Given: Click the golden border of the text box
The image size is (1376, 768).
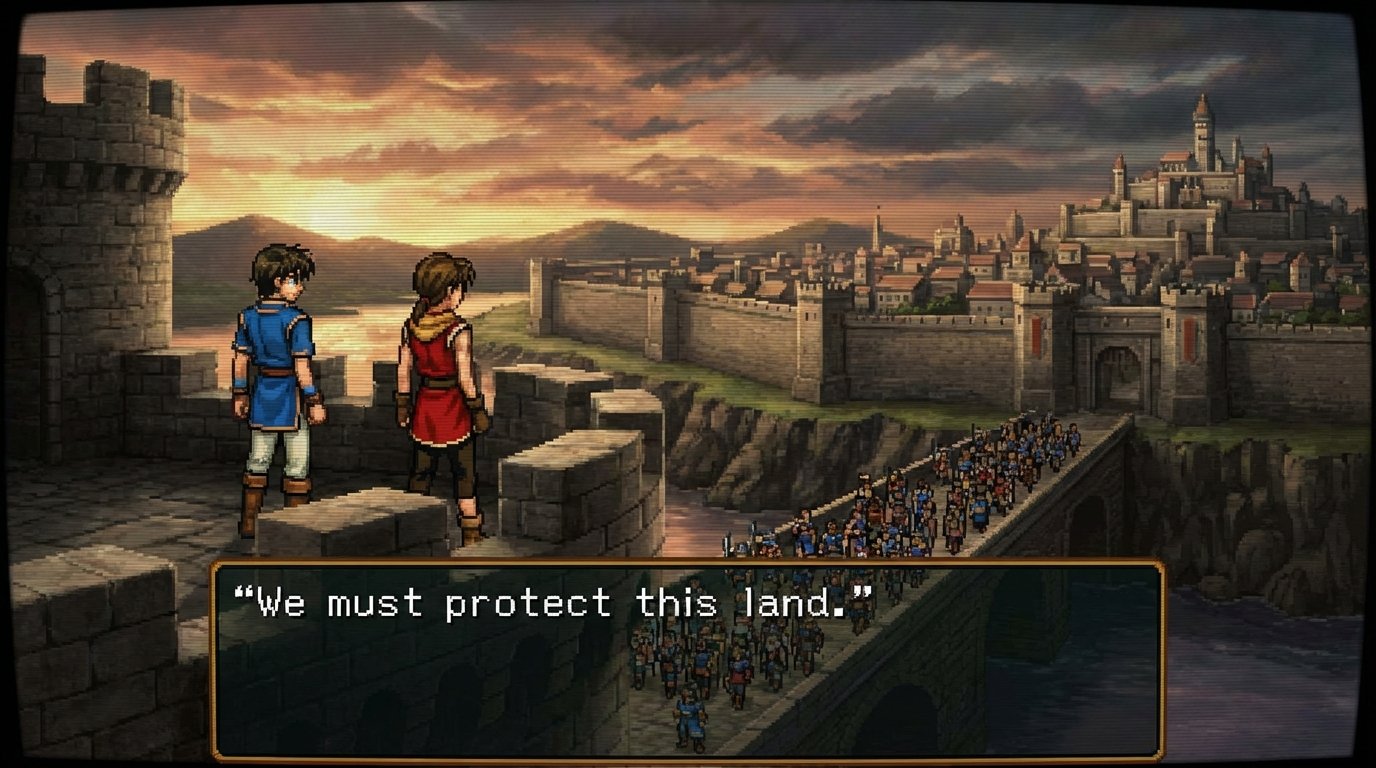Looking at the screenshot, I should (x=688, y=567).
